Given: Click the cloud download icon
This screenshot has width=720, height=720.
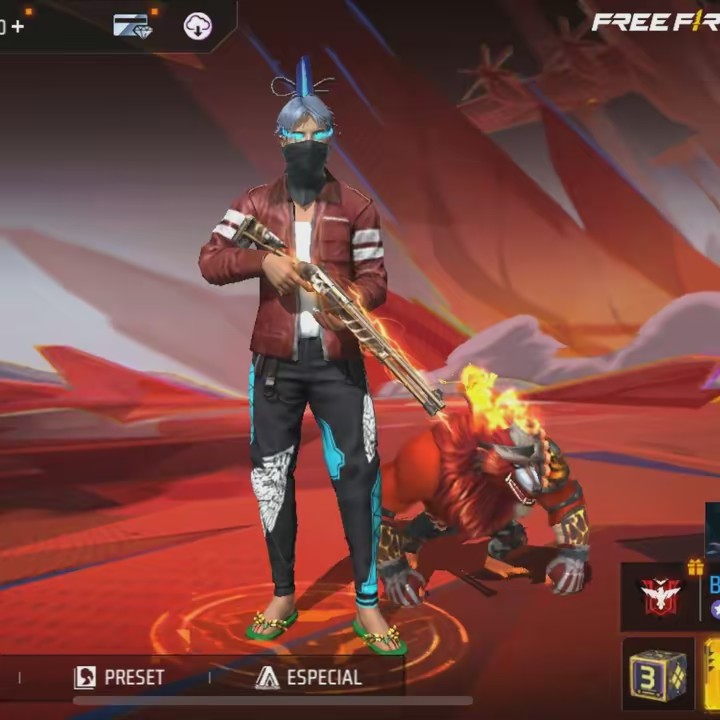Looking at the screenshot, I should tap(198, 26).
